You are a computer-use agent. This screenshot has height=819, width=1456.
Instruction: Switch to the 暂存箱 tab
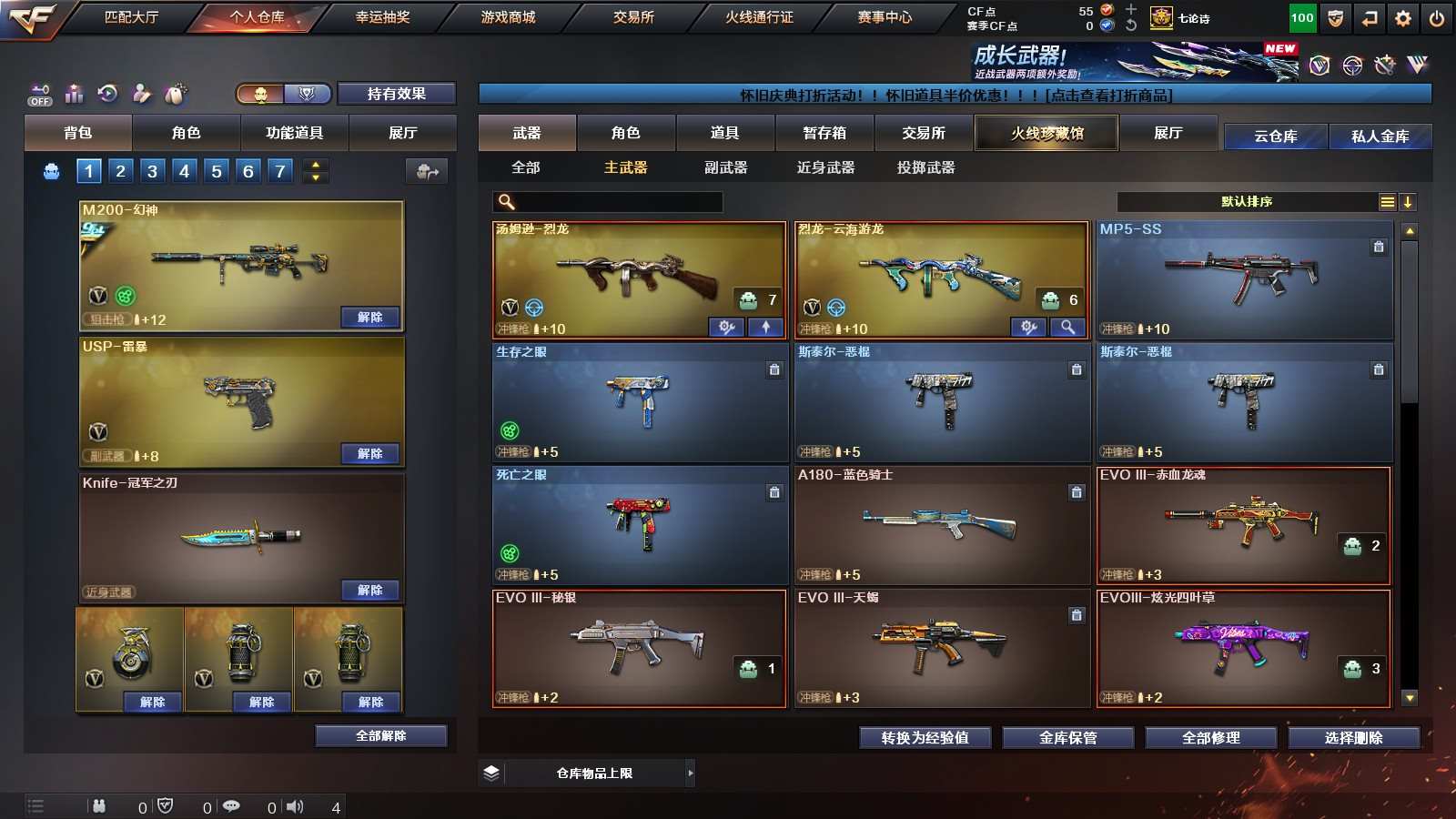click(824, 133)
